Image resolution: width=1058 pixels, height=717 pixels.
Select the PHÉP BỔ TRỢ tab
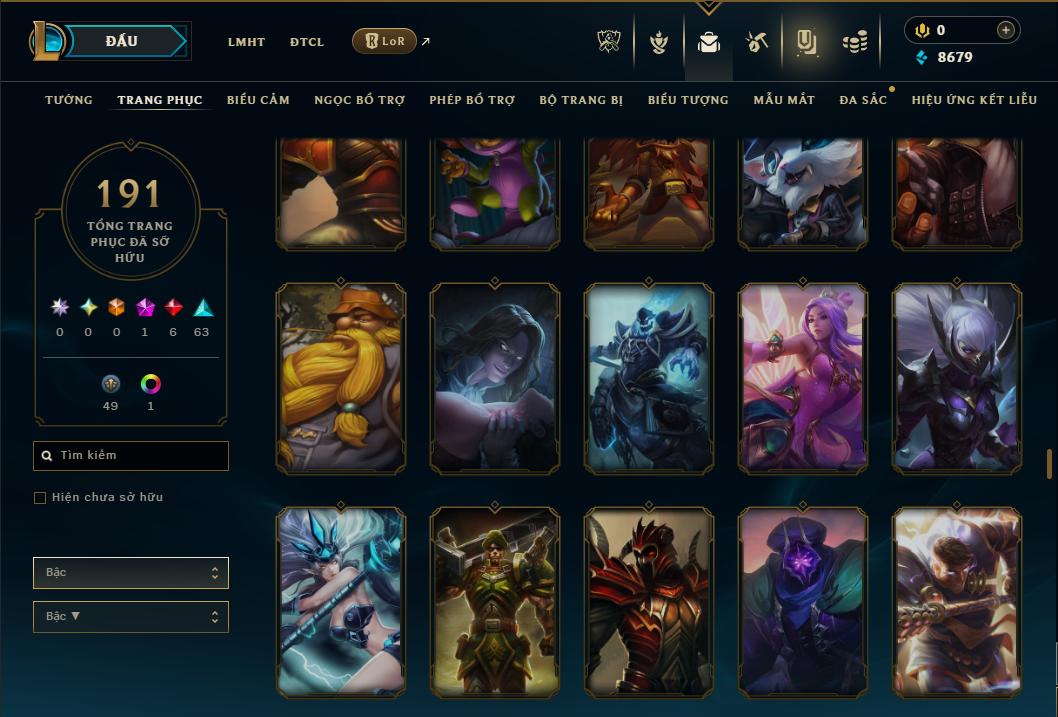472,100
